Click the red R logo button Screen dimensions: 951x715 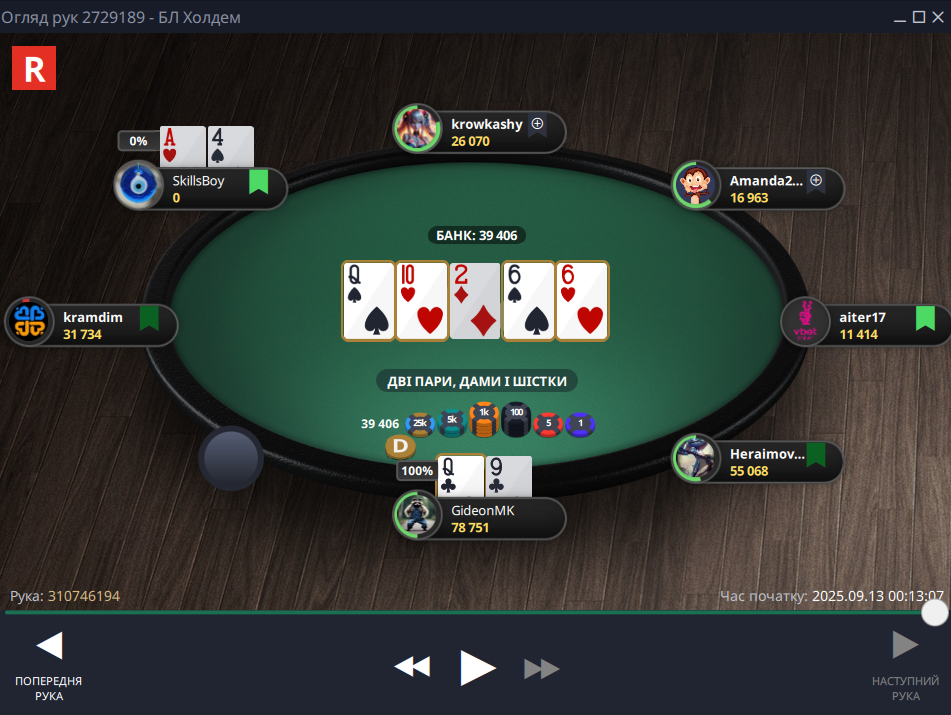pos(34,68)
